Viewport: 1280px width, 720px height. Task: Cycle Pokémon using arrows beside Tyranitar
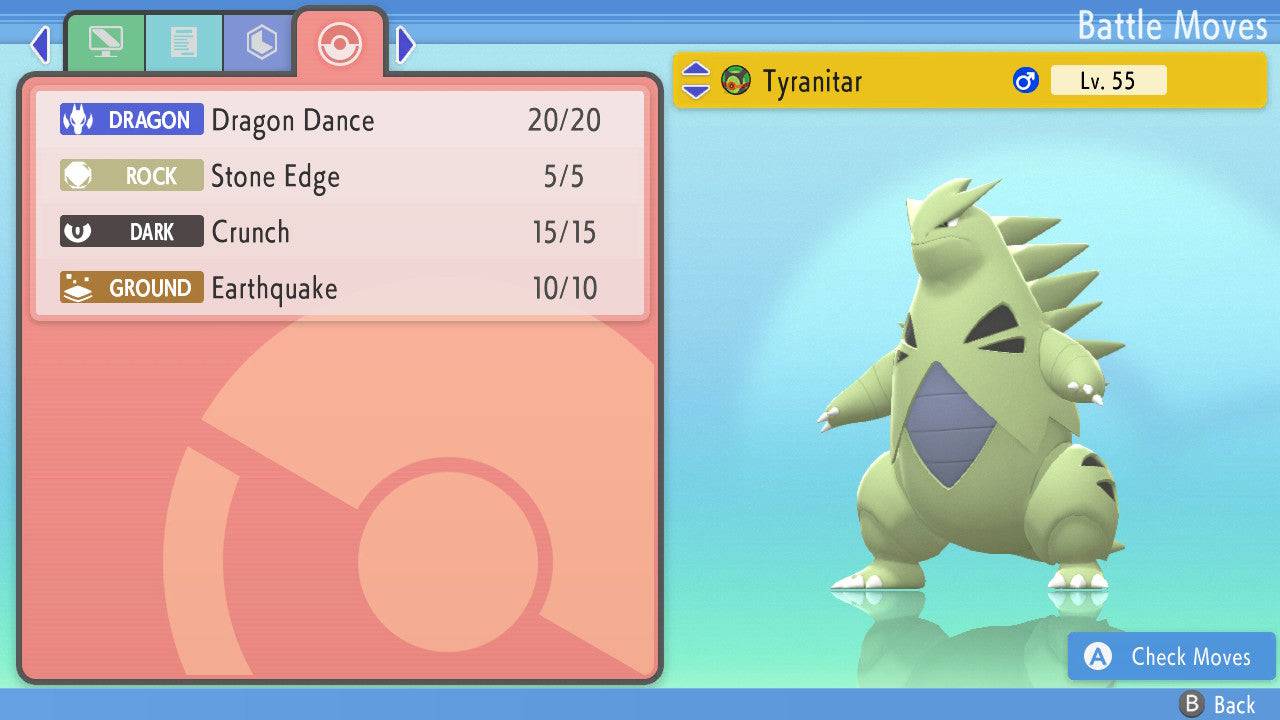696,81
